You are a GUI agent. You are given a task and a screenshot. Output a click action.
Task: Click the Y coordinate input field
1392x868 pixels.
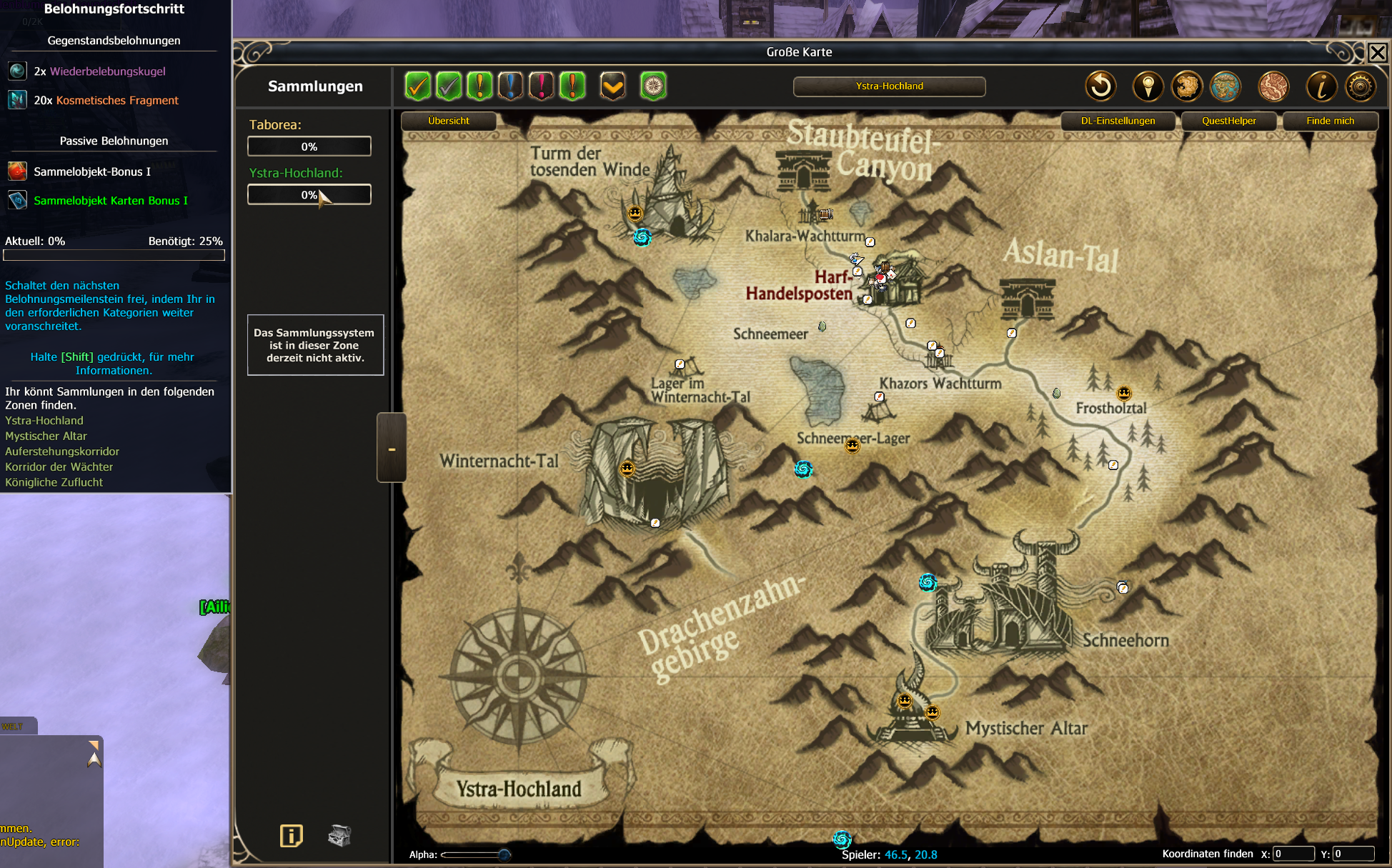tap(1353, 854)
